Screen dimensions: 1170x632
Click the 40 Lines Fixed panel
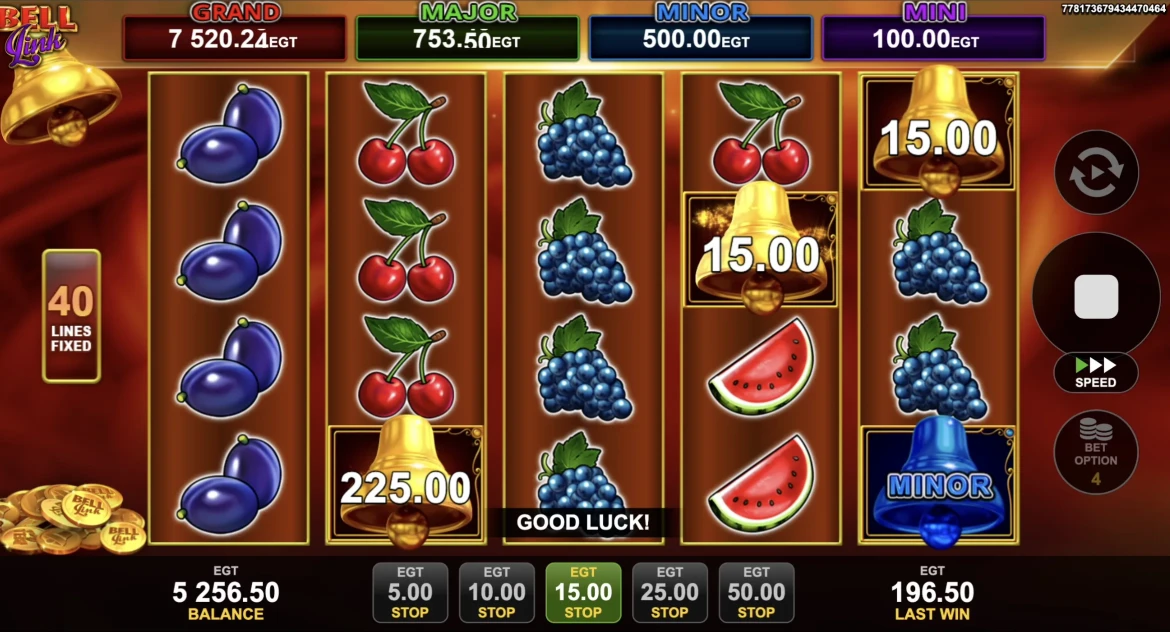[x=71, y=316]
